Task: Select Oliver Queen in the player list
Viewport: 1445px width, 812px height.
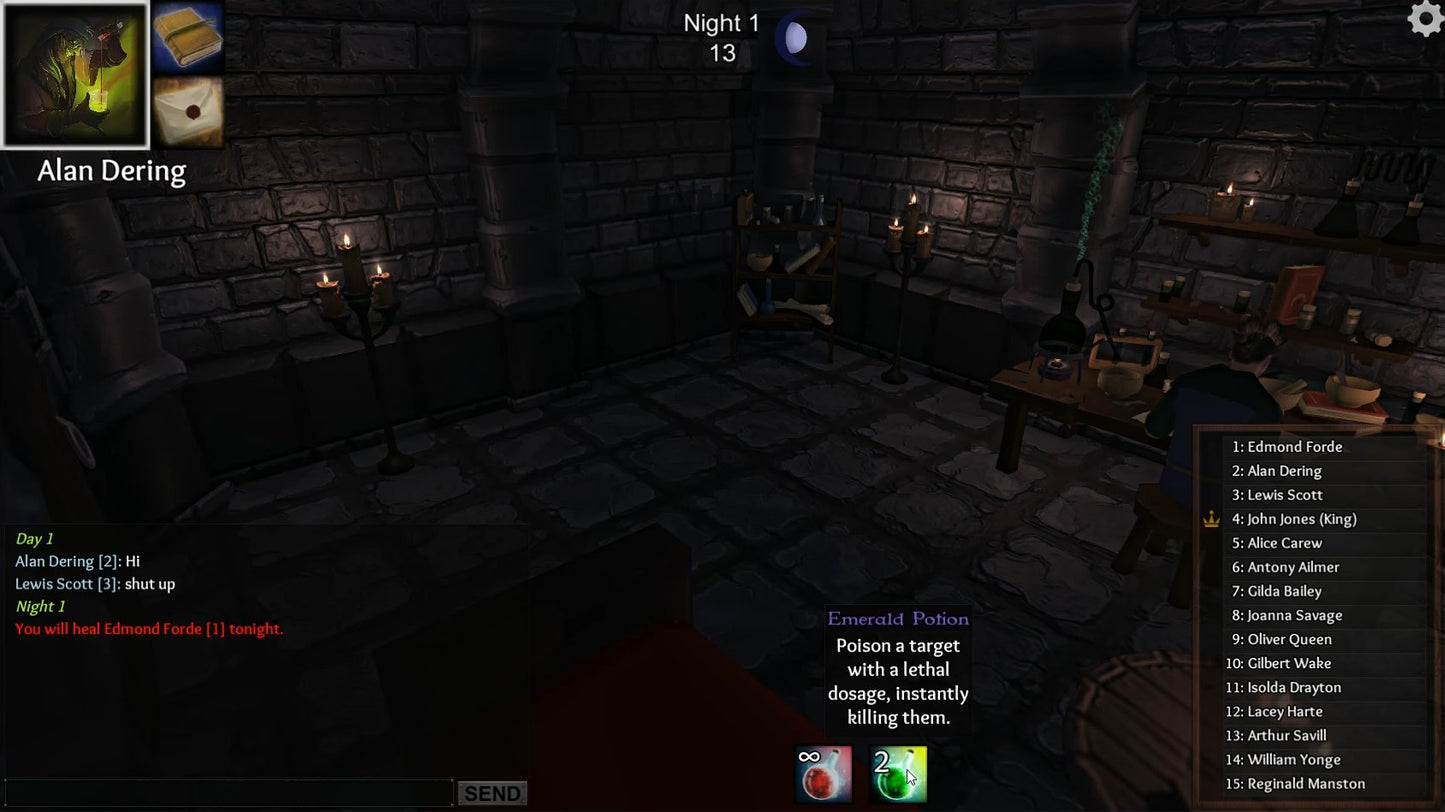Action: tap(1283, 639)
